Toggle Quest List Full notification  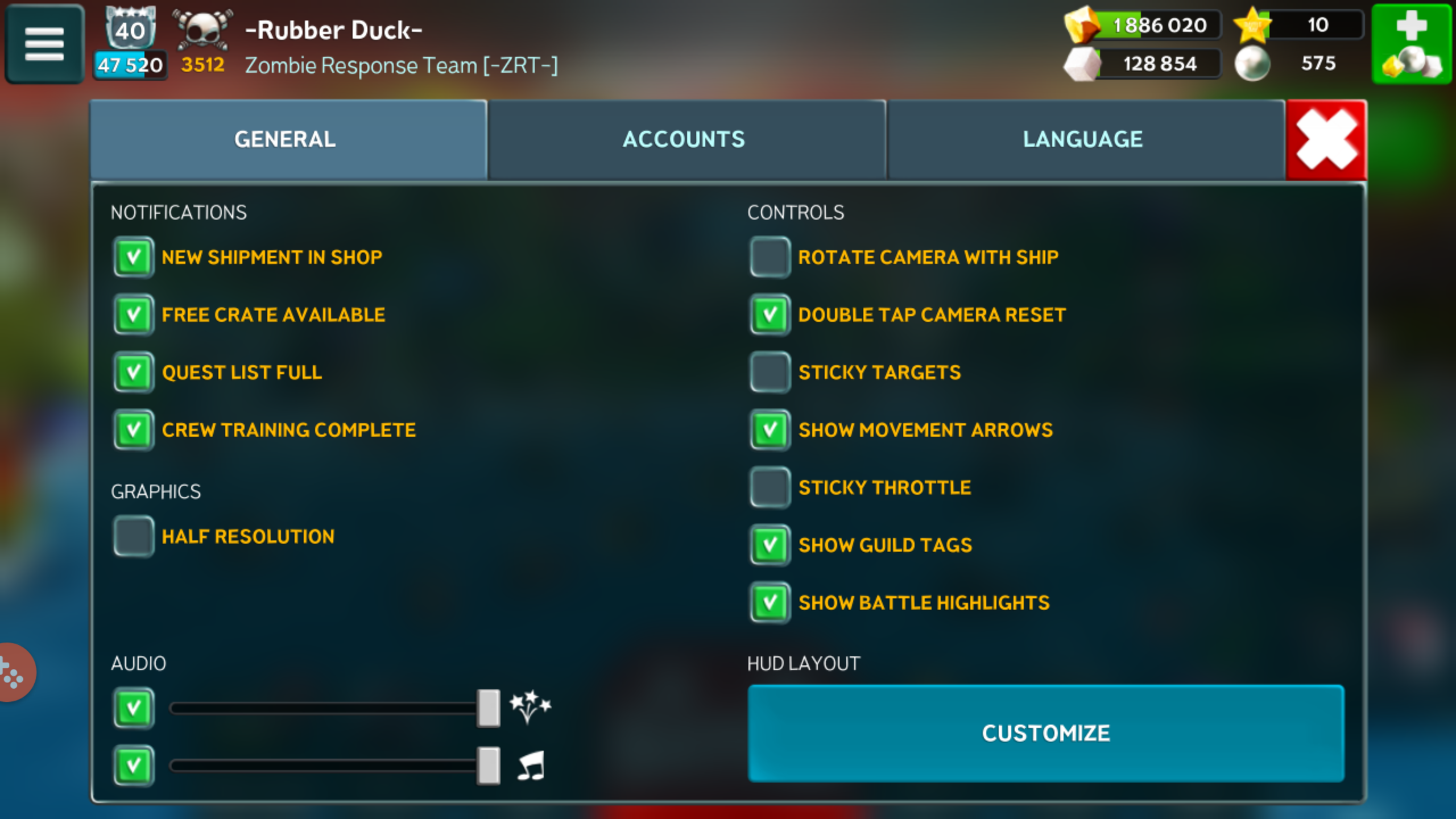[x=134, y=373]
